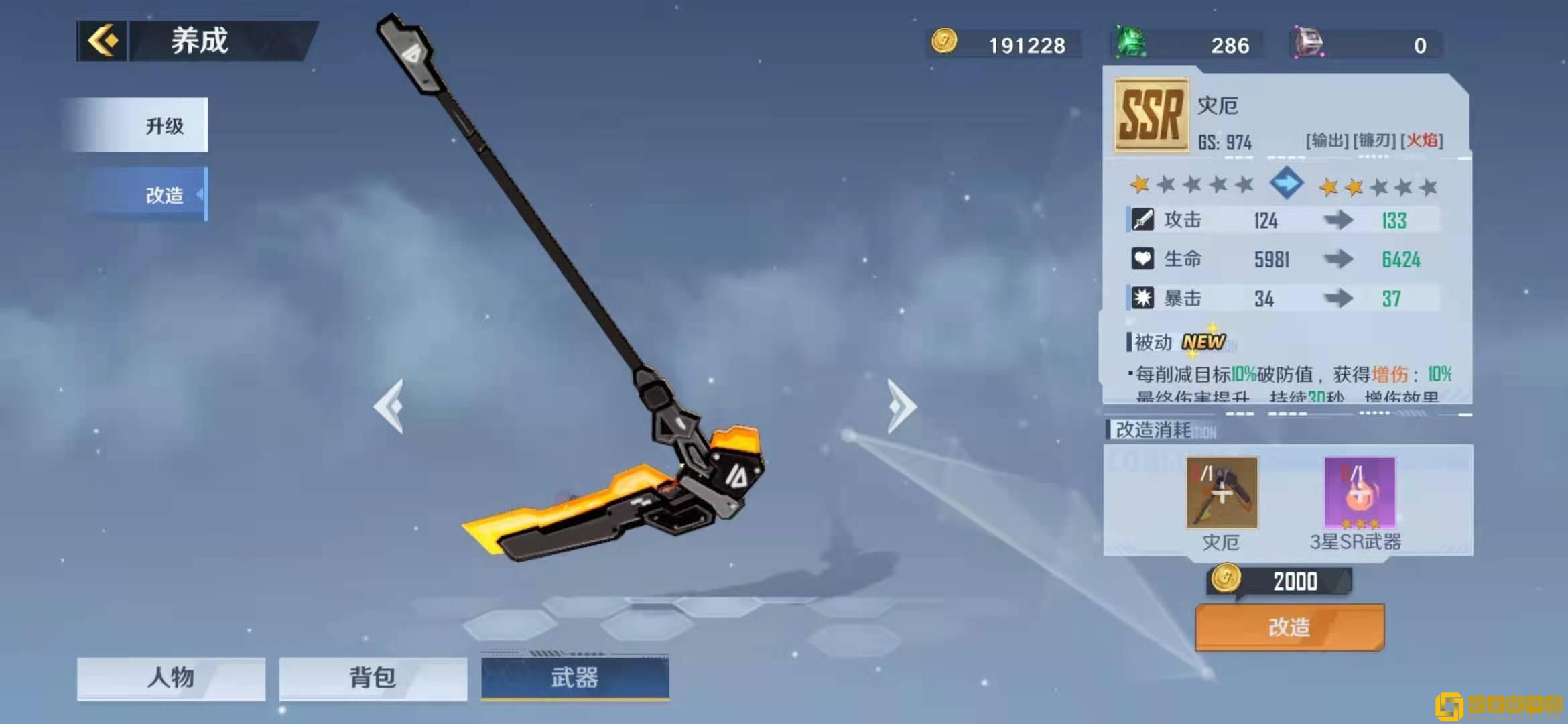Select the 武器 tab
This screenshot has height=724, width=1568.
point(573,678)
